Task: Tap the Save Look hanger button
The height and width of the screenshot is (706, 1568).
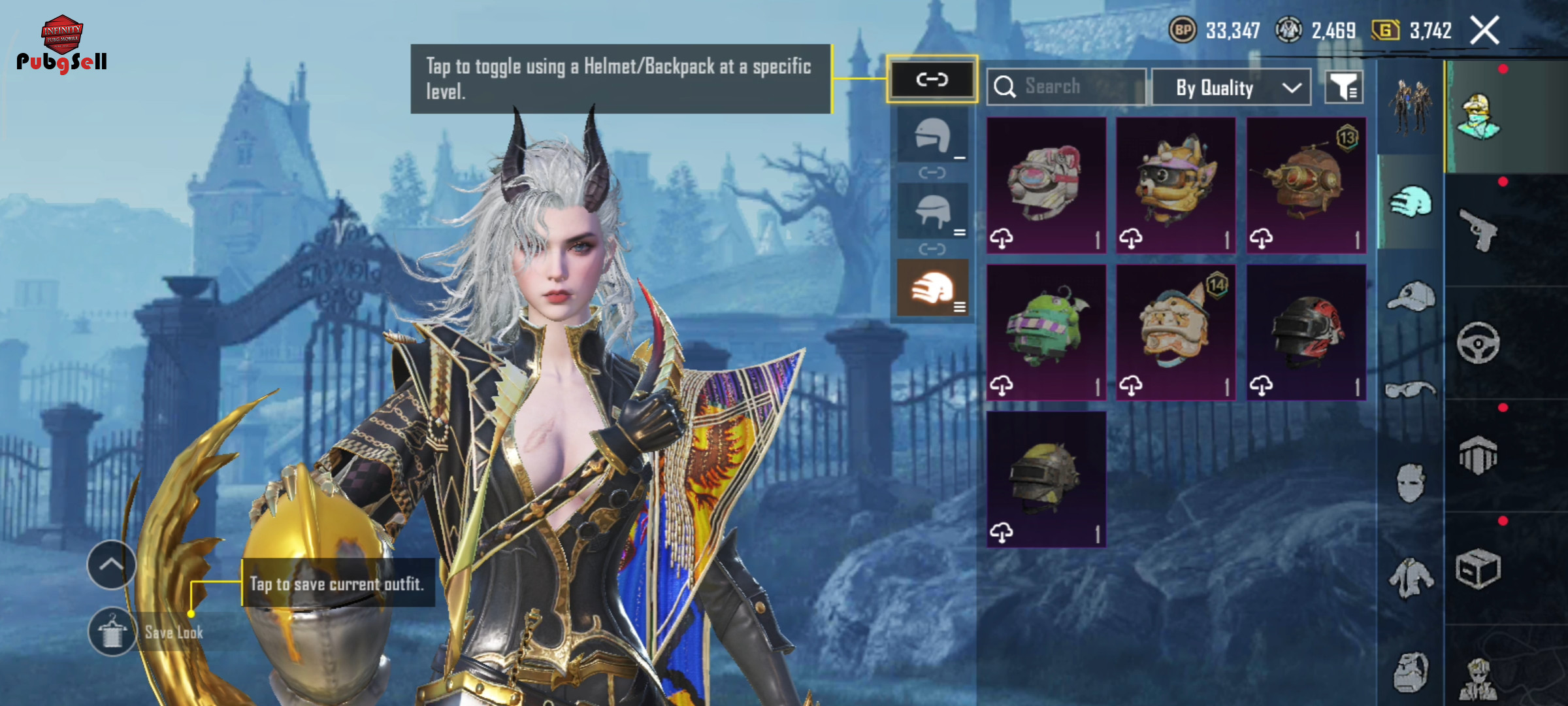Action: (x=112, y=632)
